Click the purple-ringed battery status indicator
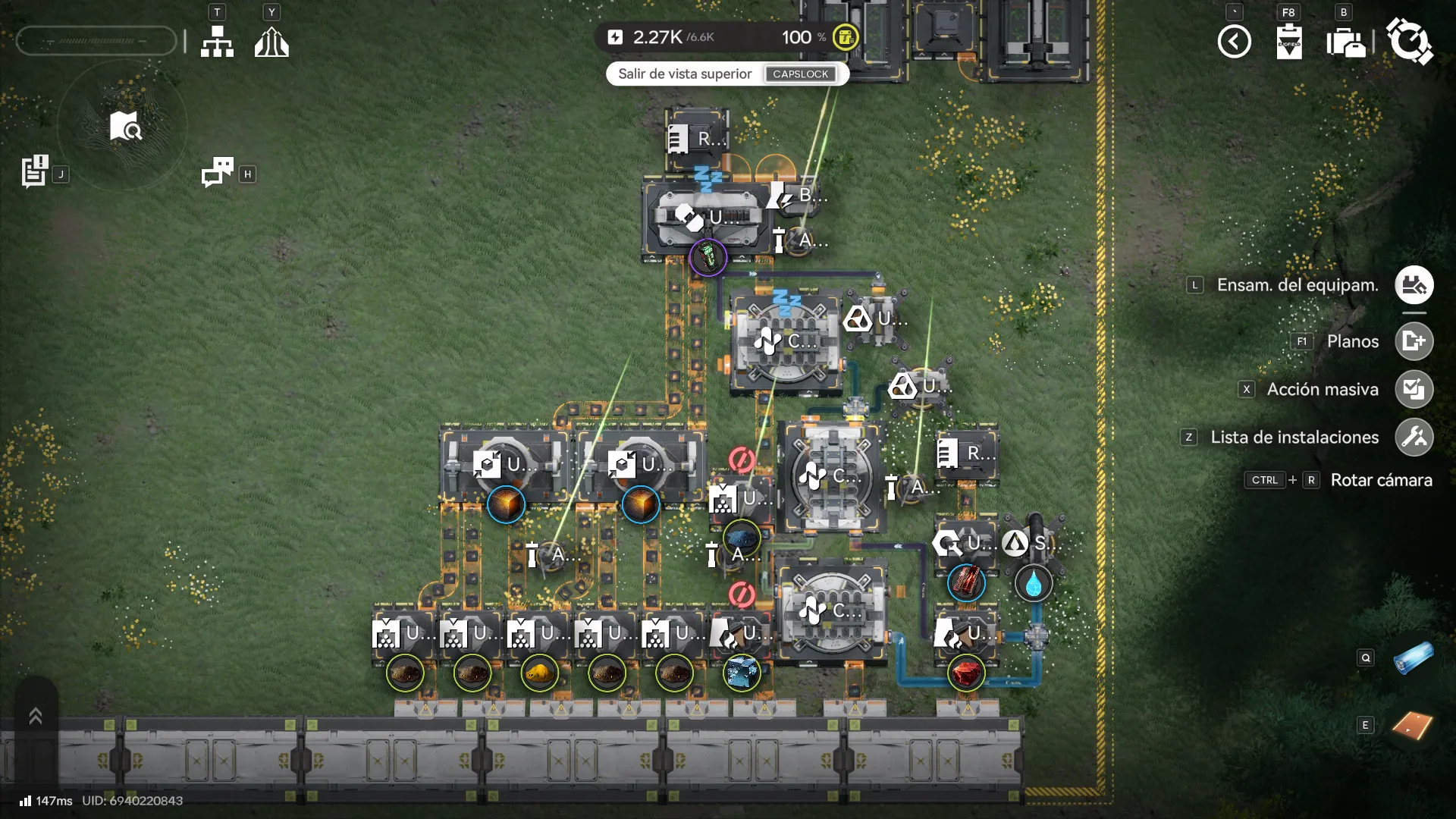 pos(708,257)
